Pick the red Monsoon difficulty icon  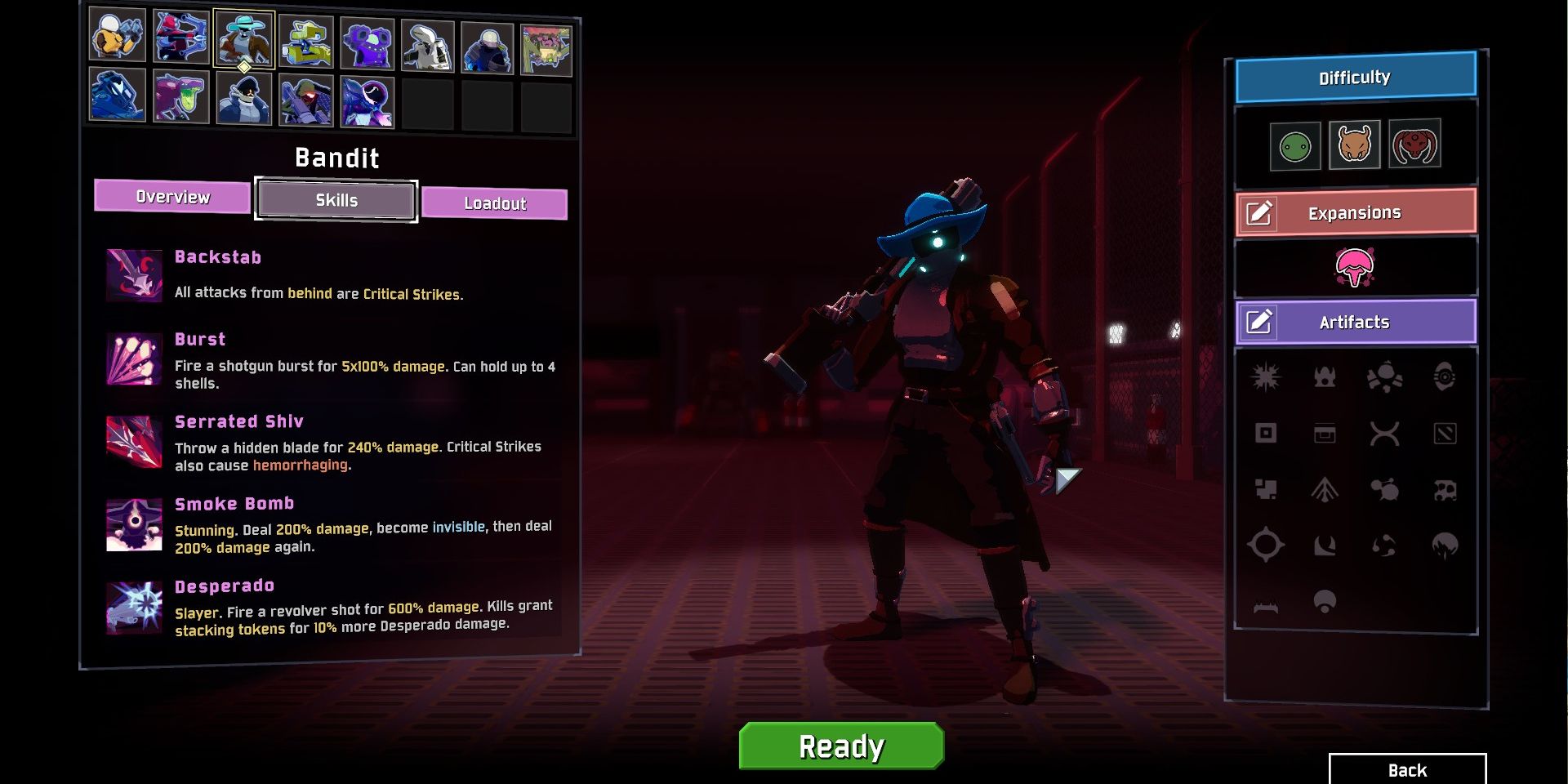(x=1414, y=144)
